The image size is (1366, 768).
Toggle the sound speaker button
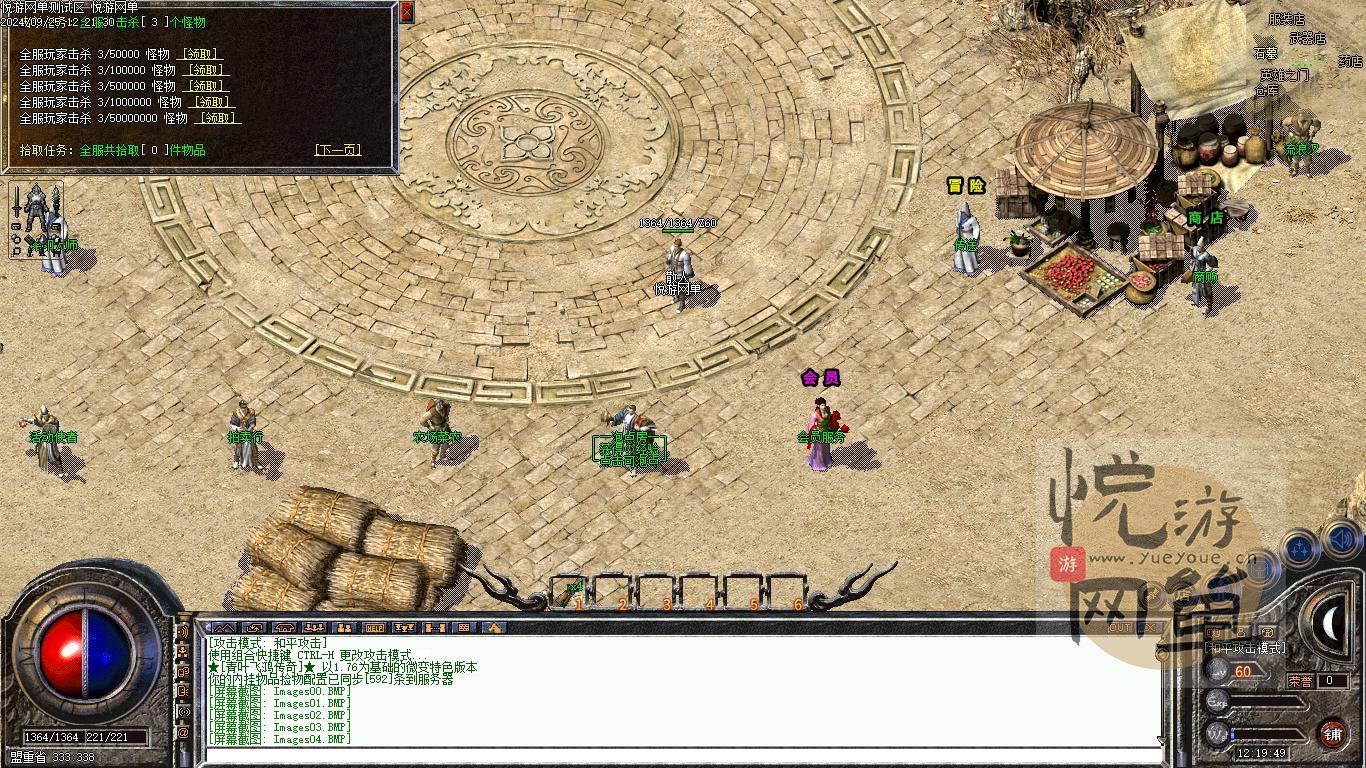(x=1342, y=543)
